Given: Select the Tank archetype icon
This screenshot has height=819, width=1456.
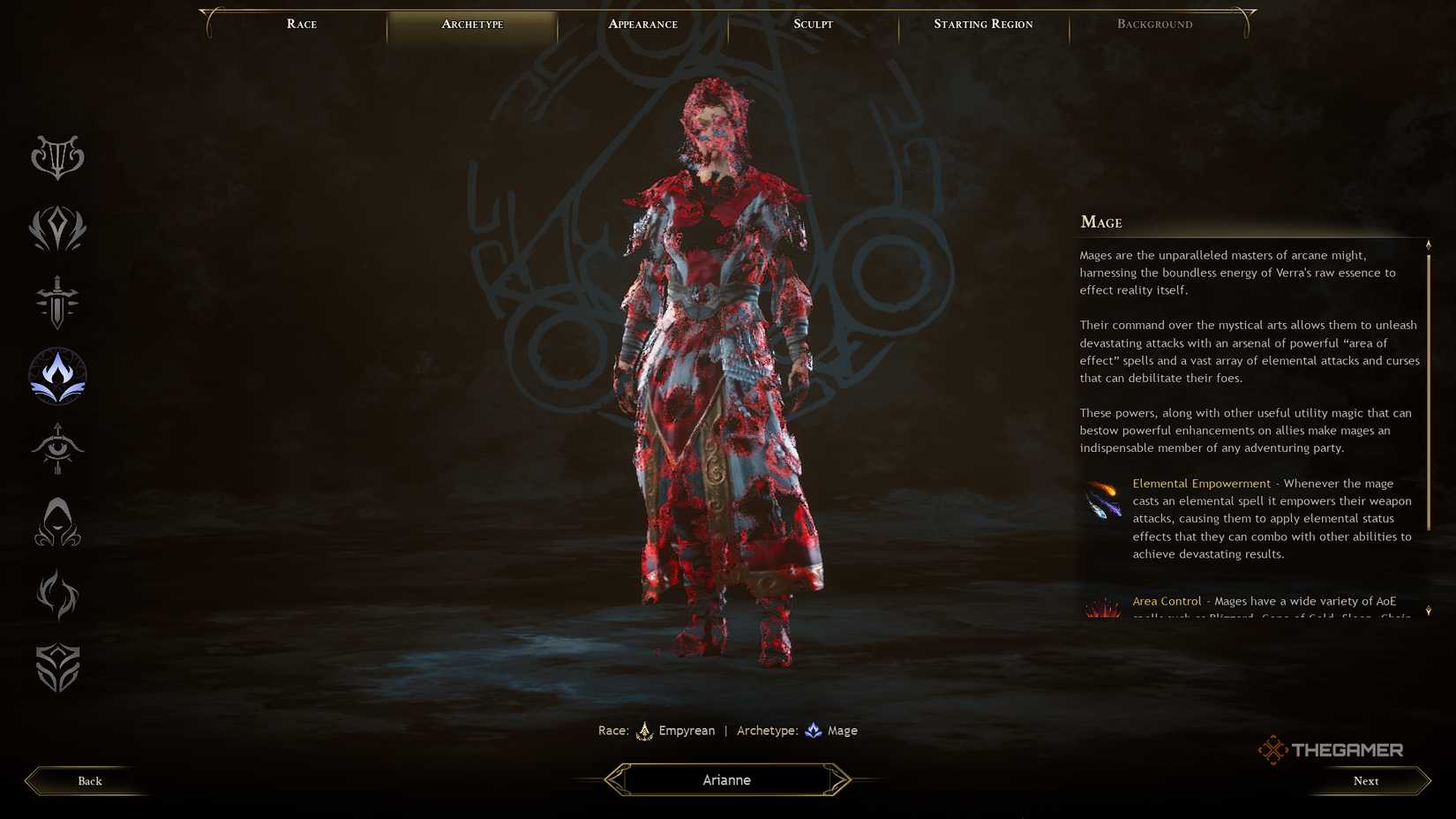Looking at the screenshot, I should (x=56, y=668).
